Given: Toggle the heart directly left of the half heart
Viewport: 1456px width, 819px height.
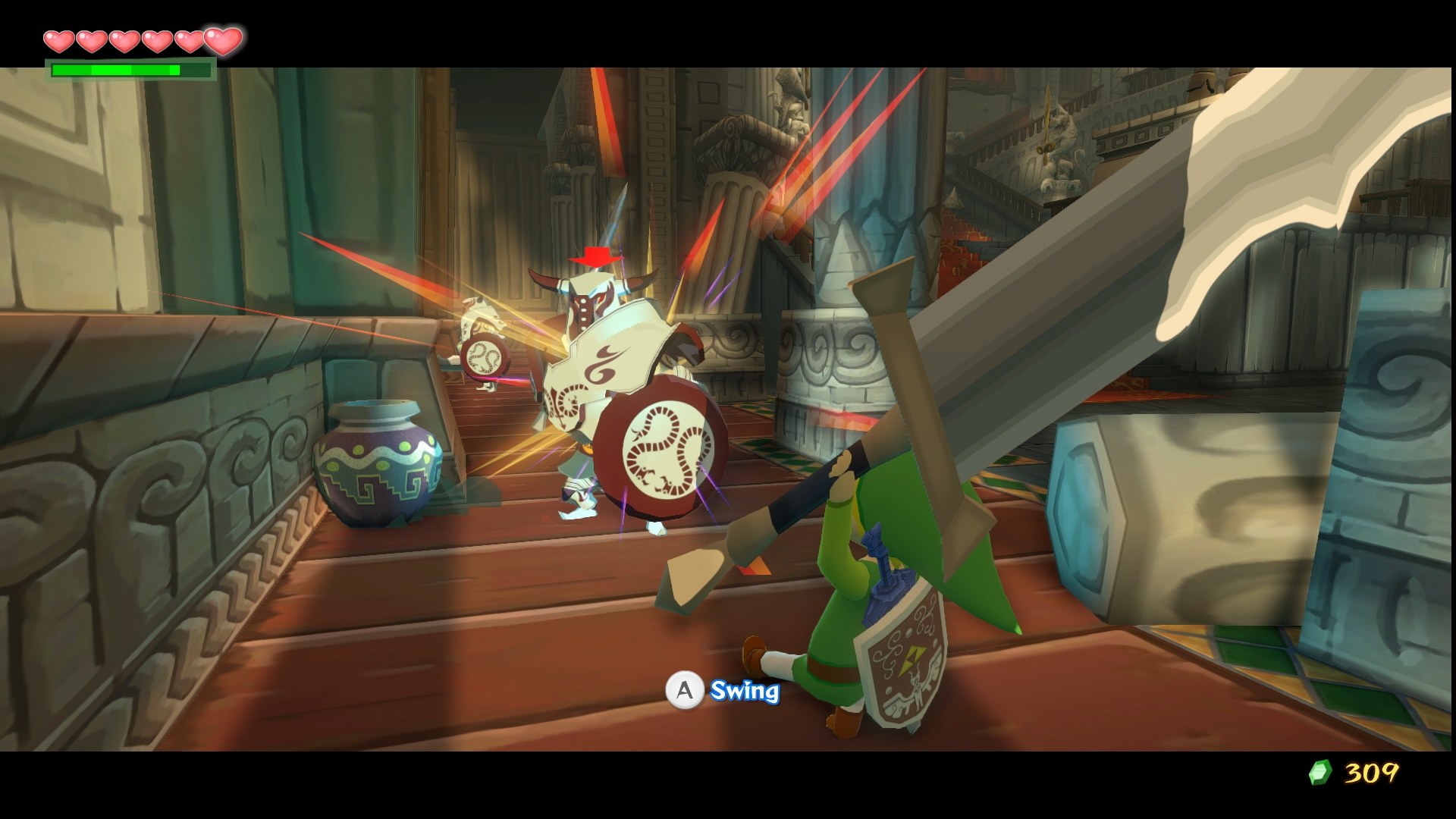Looking at the screenshot, I should 190,42.
